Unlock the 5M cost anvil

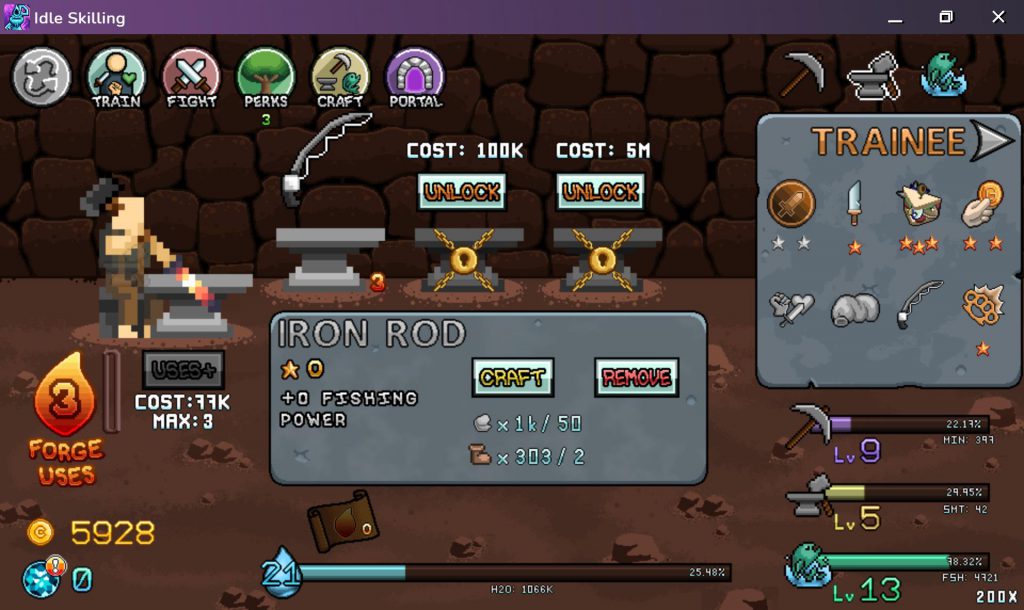pyautogui.click(x=601, y=191)
